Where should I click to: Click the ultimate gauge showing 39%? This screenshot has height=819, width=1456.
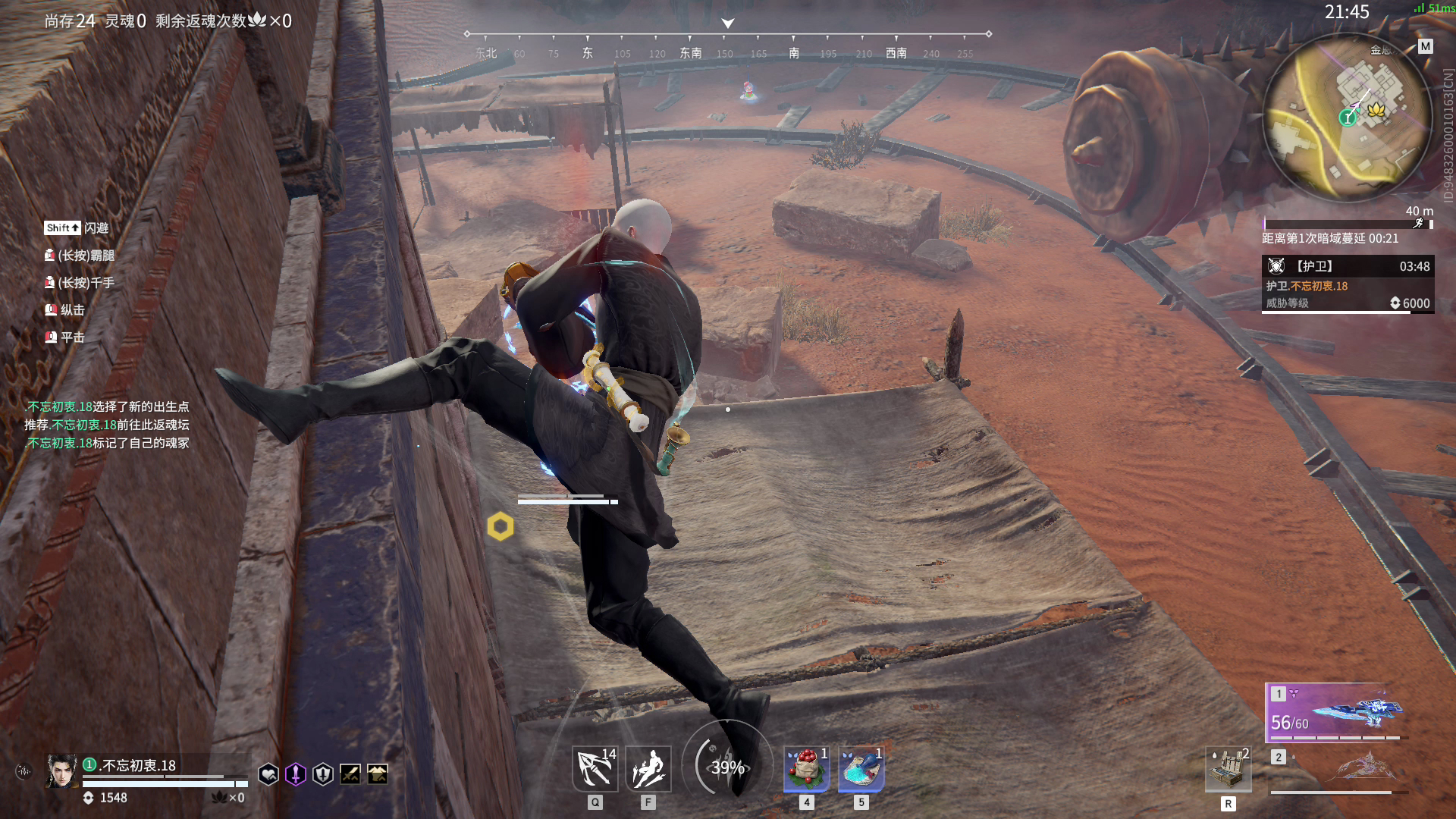pyautogui.click(x=727, y=767)
